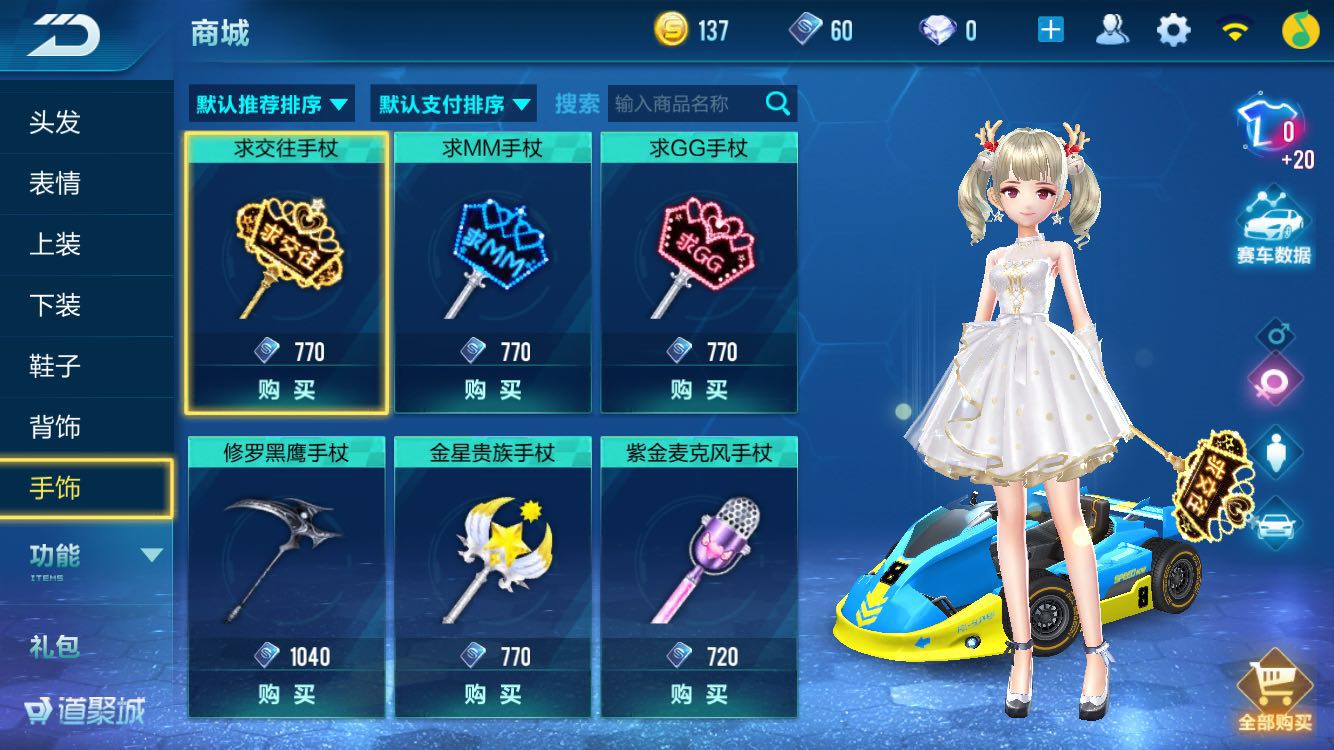The height and width of the screenshot is (750, 1334).
Task: Expand the 功能 sidebar section
Action: pyautogui.click(x=87, y=559)
